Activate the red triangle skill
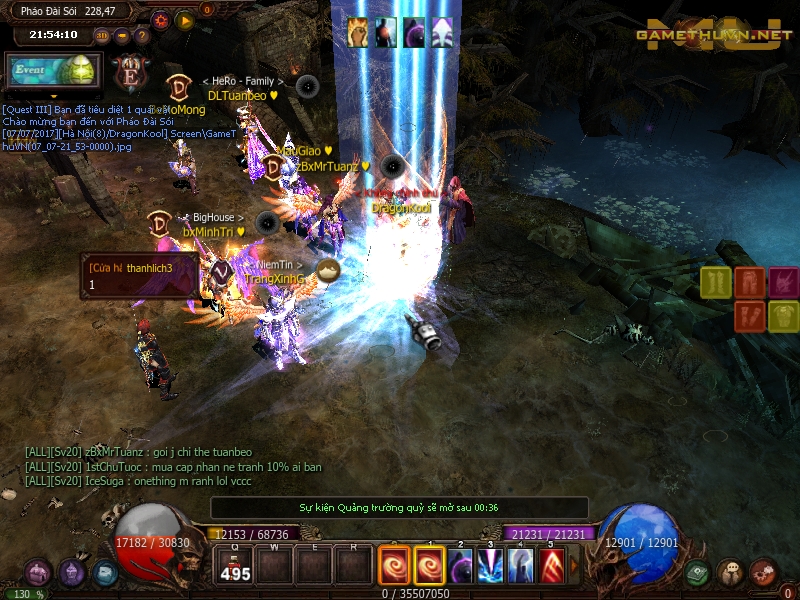Image resolution: width=800 pixels, height=600 pixels. coord(550,566)
